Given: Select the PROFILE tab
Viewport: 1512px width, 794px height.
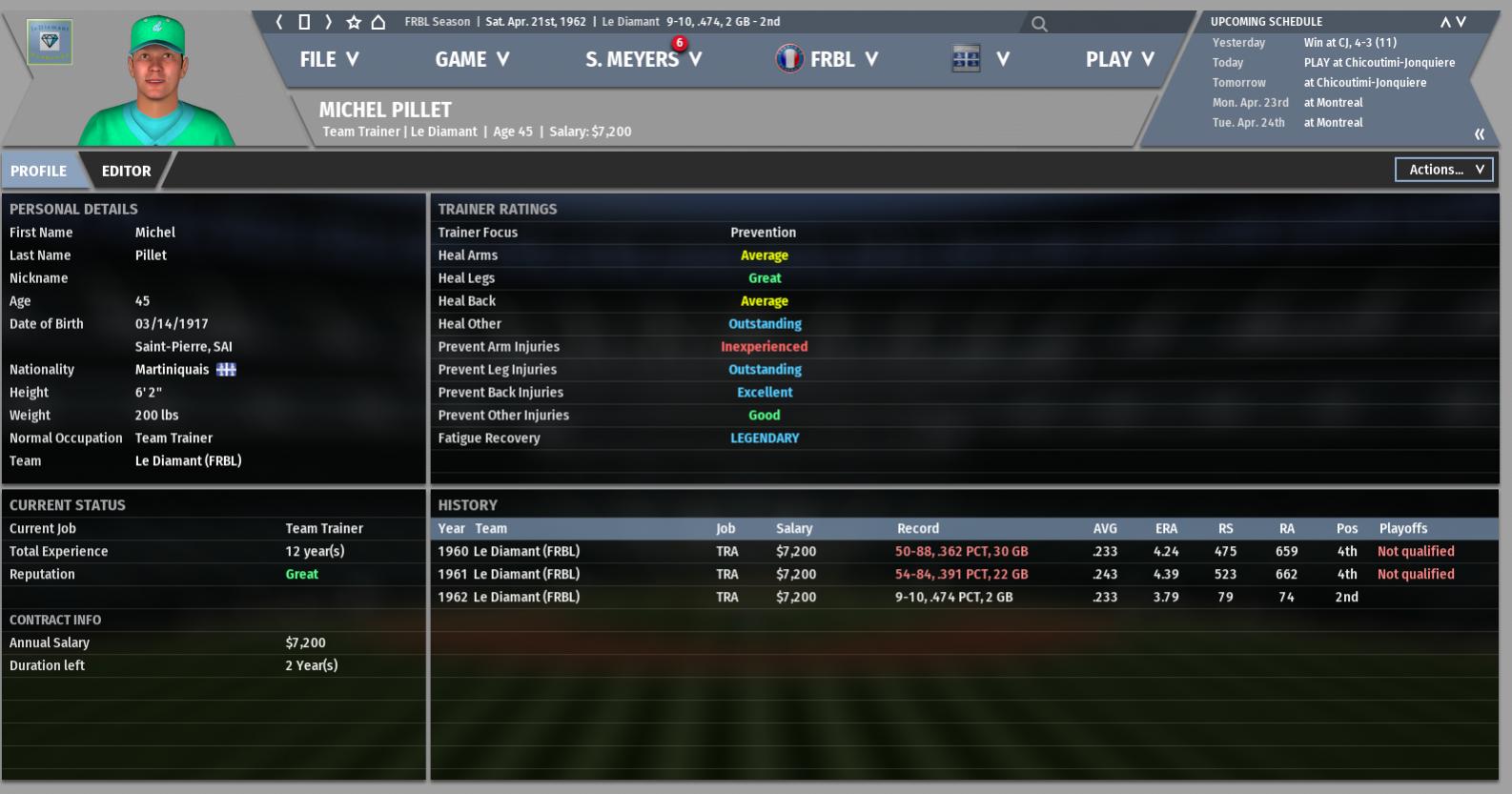Looking at the screenshot, I should coord(39,171).
